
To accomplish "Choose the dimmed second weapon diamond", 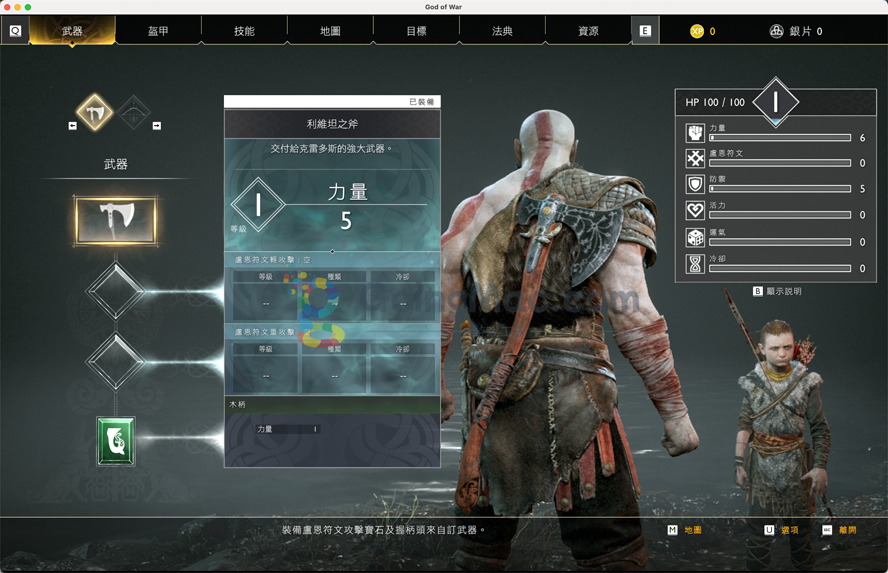I will pyautogui.click(x=133, y=112).
